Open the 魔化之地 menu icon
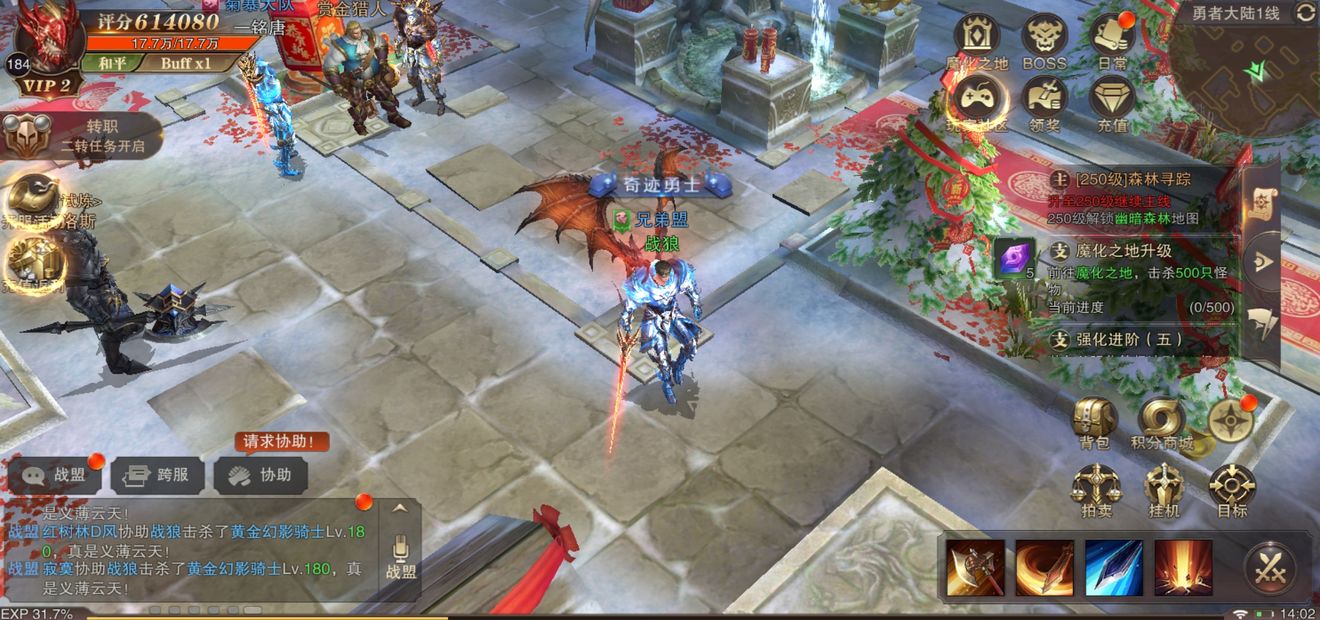The width and height of the screenshot is (1320, 620). pyautogui.click(x=977, y=38)
